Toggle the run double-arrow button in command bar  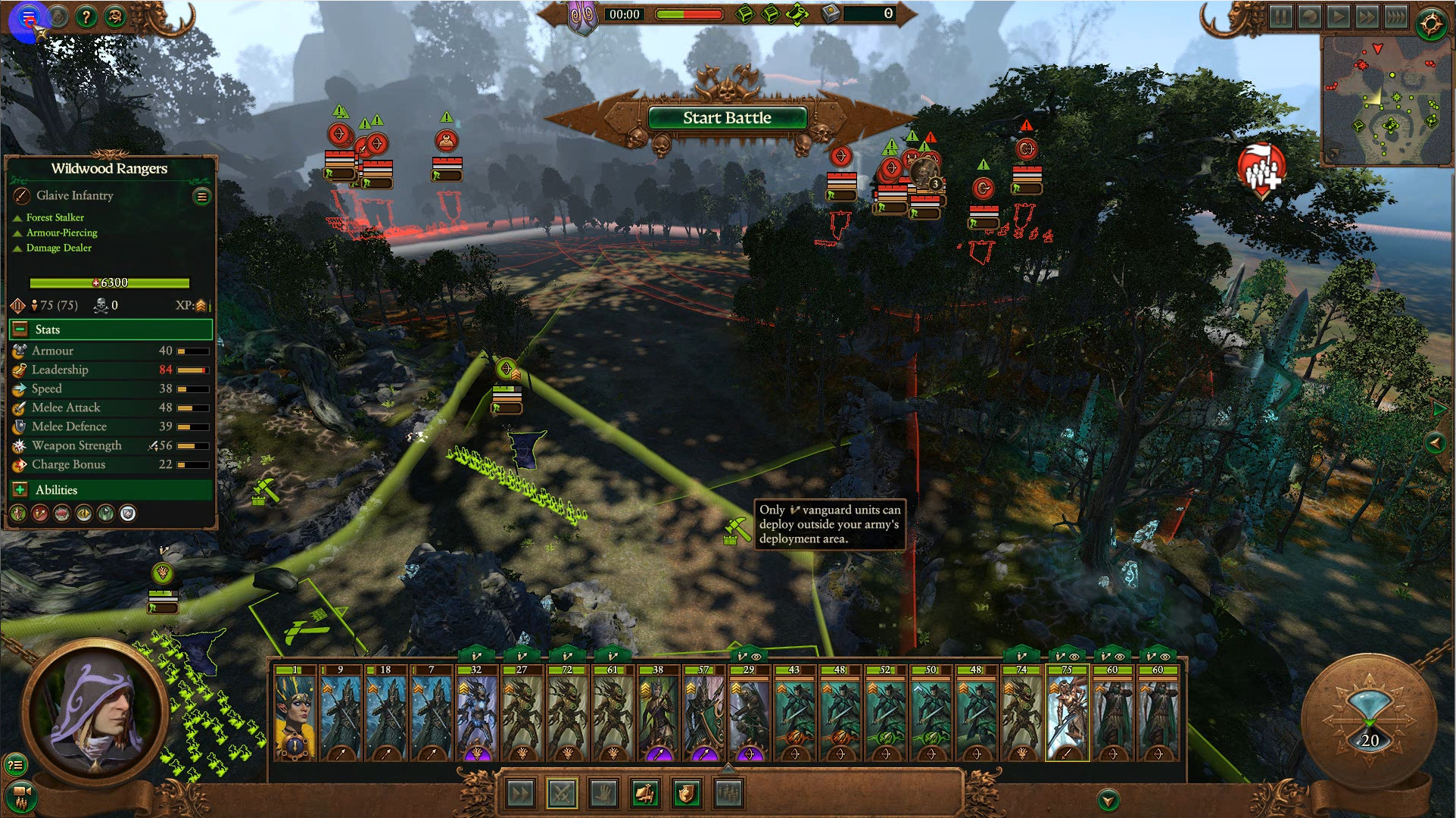pos(520,794)
